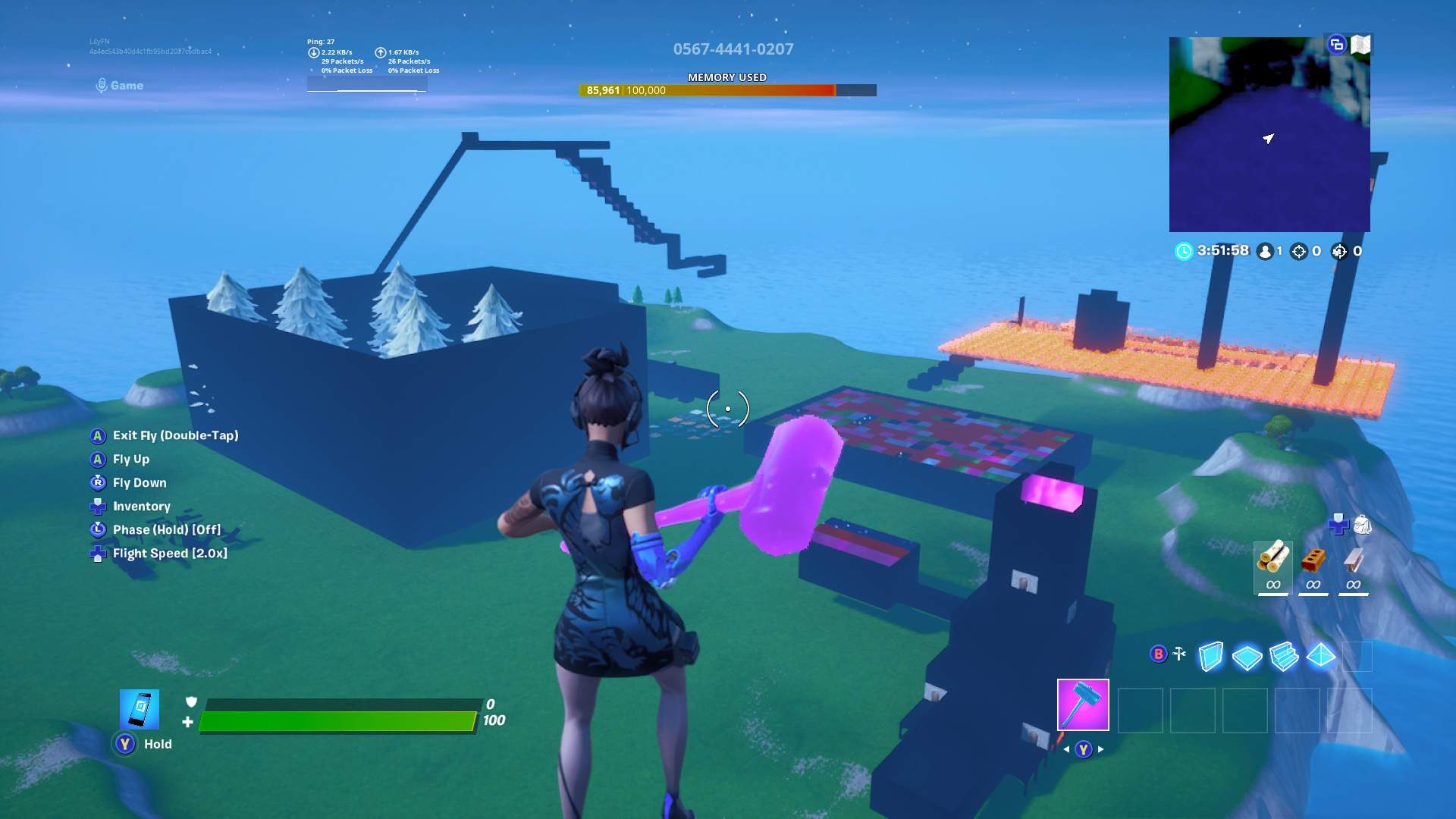
Task: Select the wall building piece icon
Action: point(1211,654)
